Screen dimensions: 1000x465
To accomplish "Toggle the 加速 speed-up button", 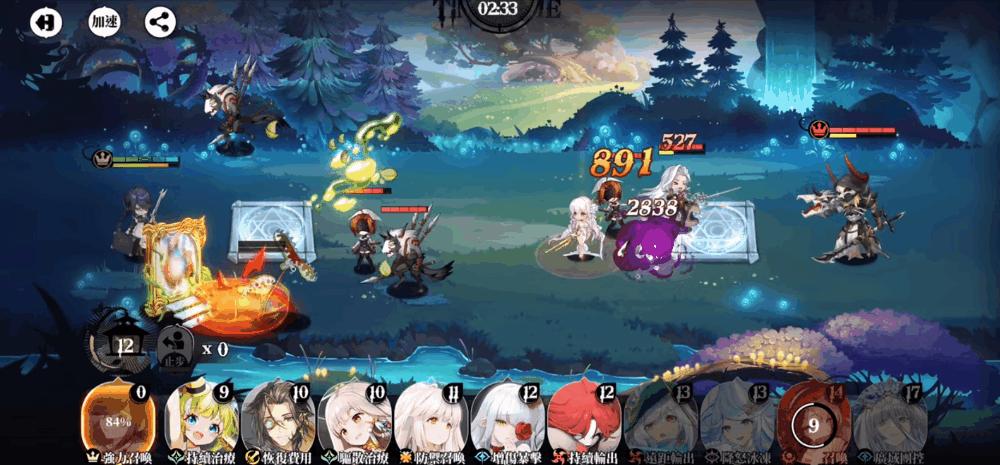I will pyautogui.click(x=104, y=22).
